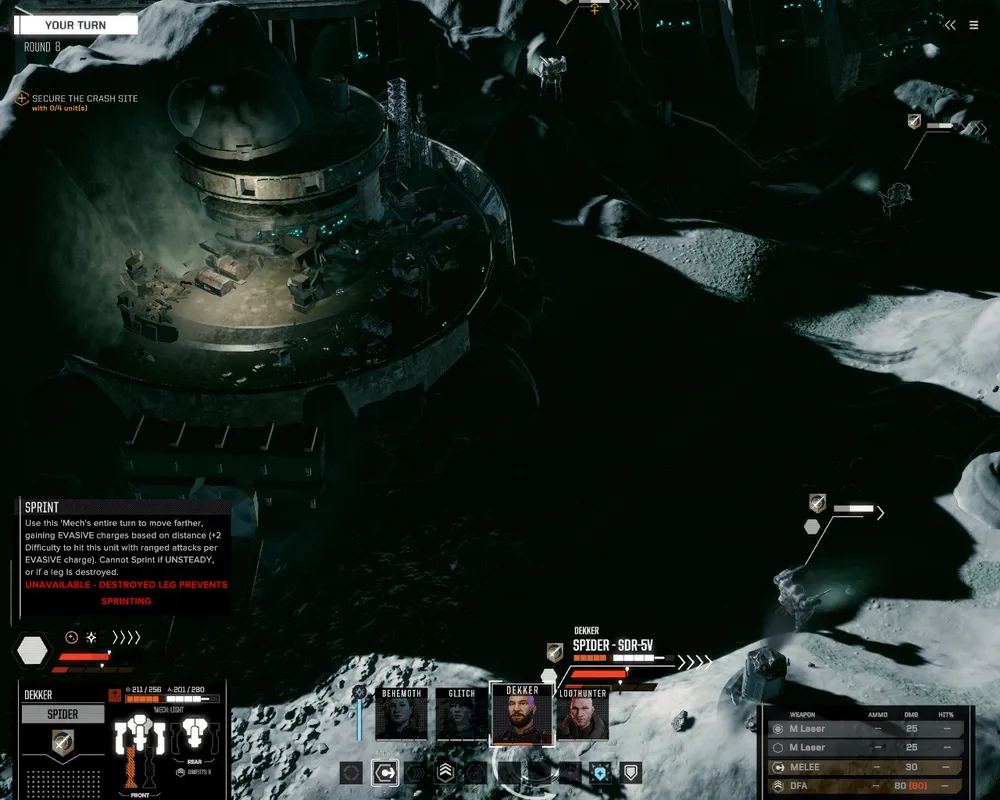Select Behemoth's pilot portrait

tap(402, 714)
